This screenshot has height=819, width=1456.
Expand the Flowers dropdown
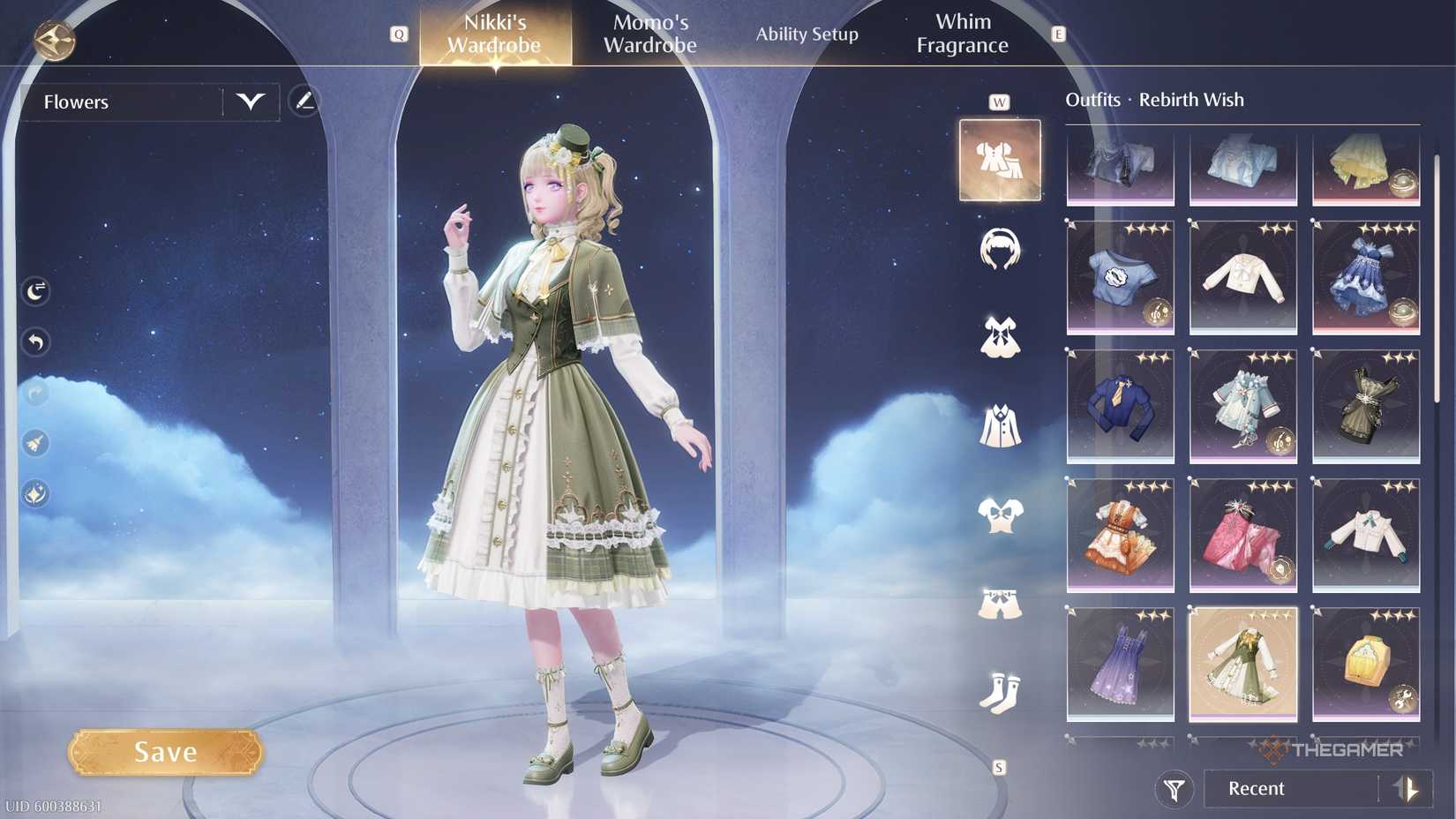pos(250,101)
